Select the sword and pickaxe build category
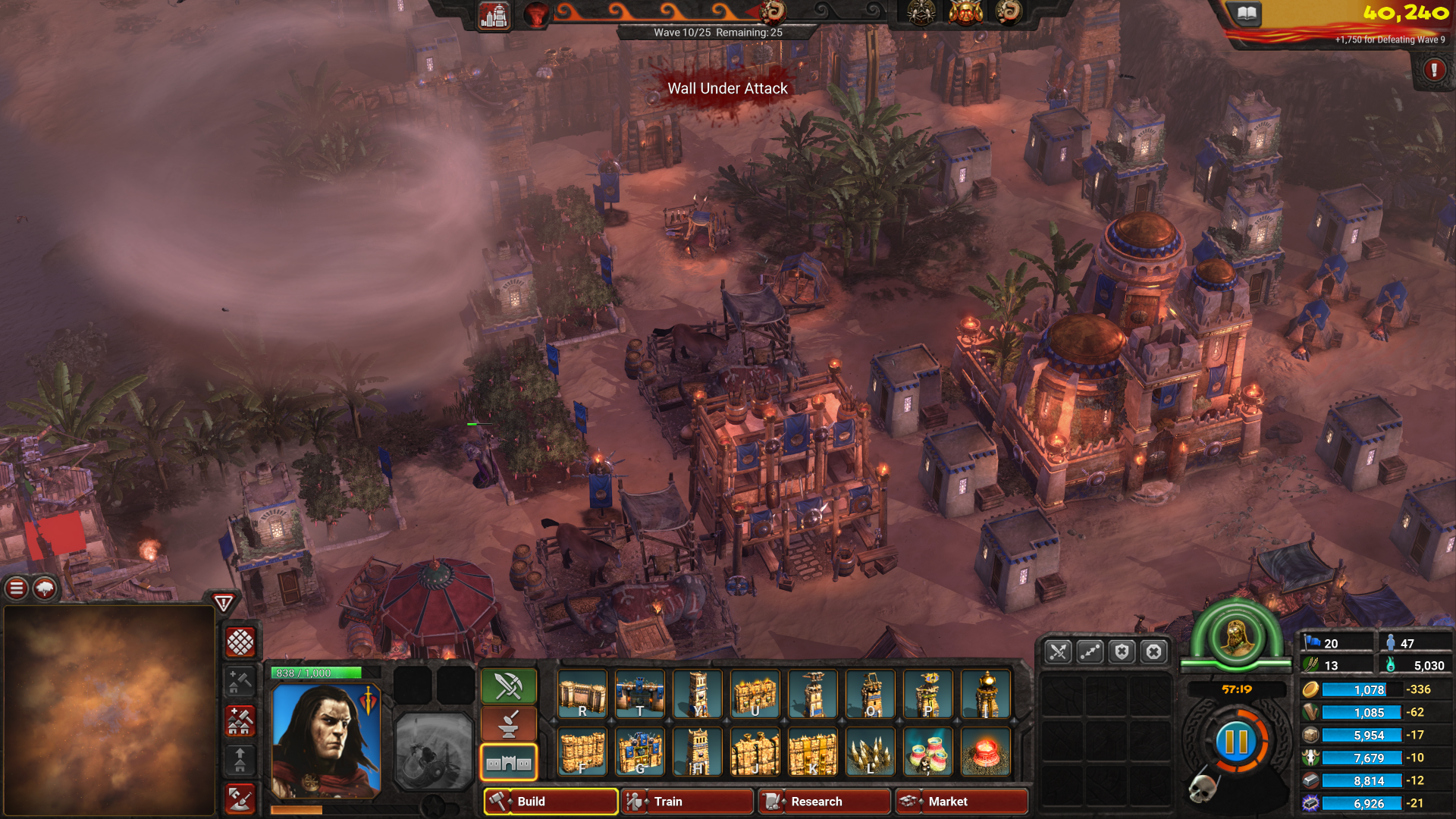This screenshot has height=819, width=1456. pyautogui.click(x=509, y=686)
